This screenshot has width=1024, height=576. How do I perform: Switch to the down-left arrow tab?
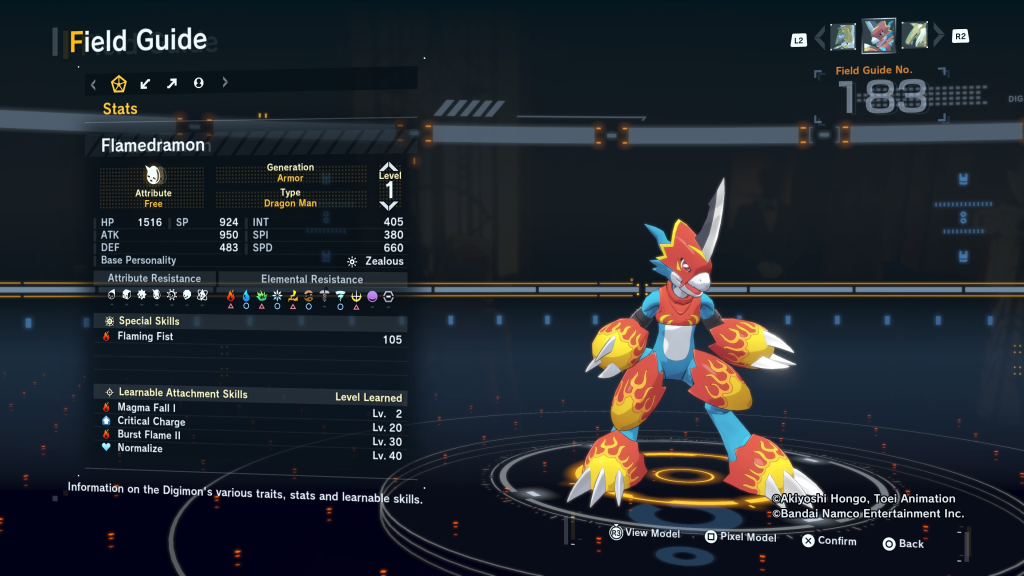click(x=146, y=83)
